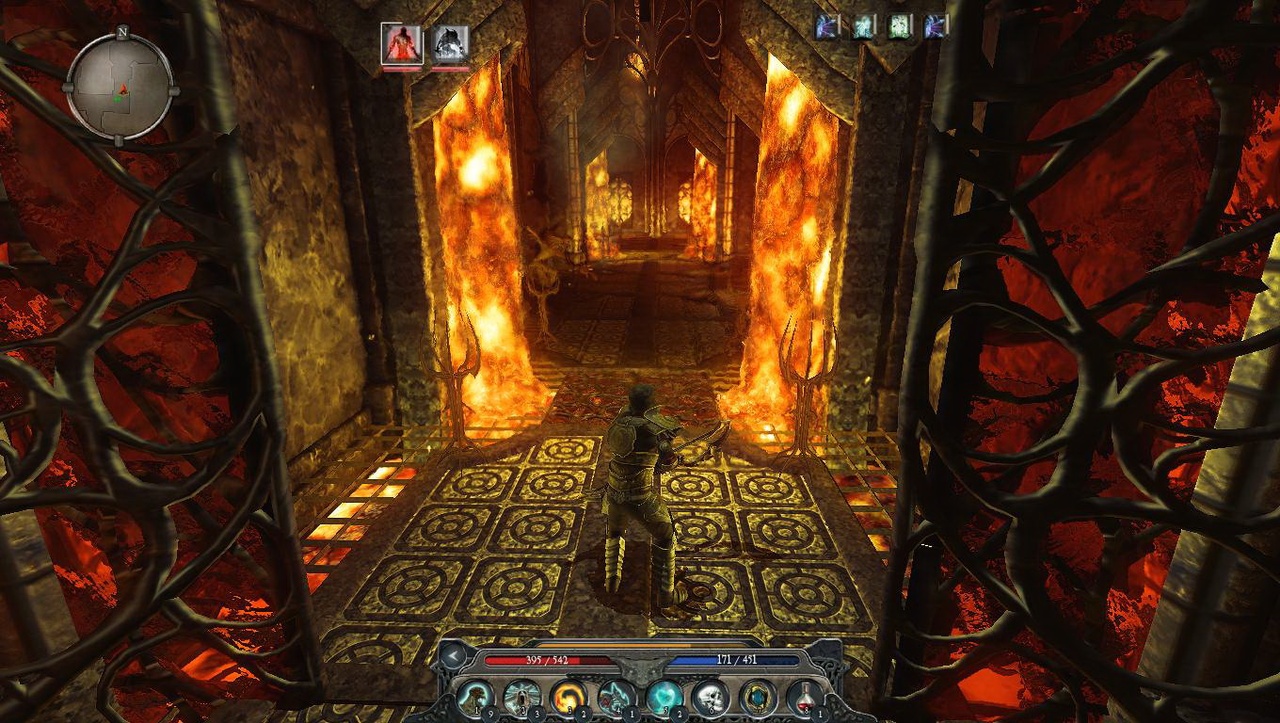The width and height of the screenshot is (1280, 723).
Task: Click the health bar showing 395/542
Action: 548,661
